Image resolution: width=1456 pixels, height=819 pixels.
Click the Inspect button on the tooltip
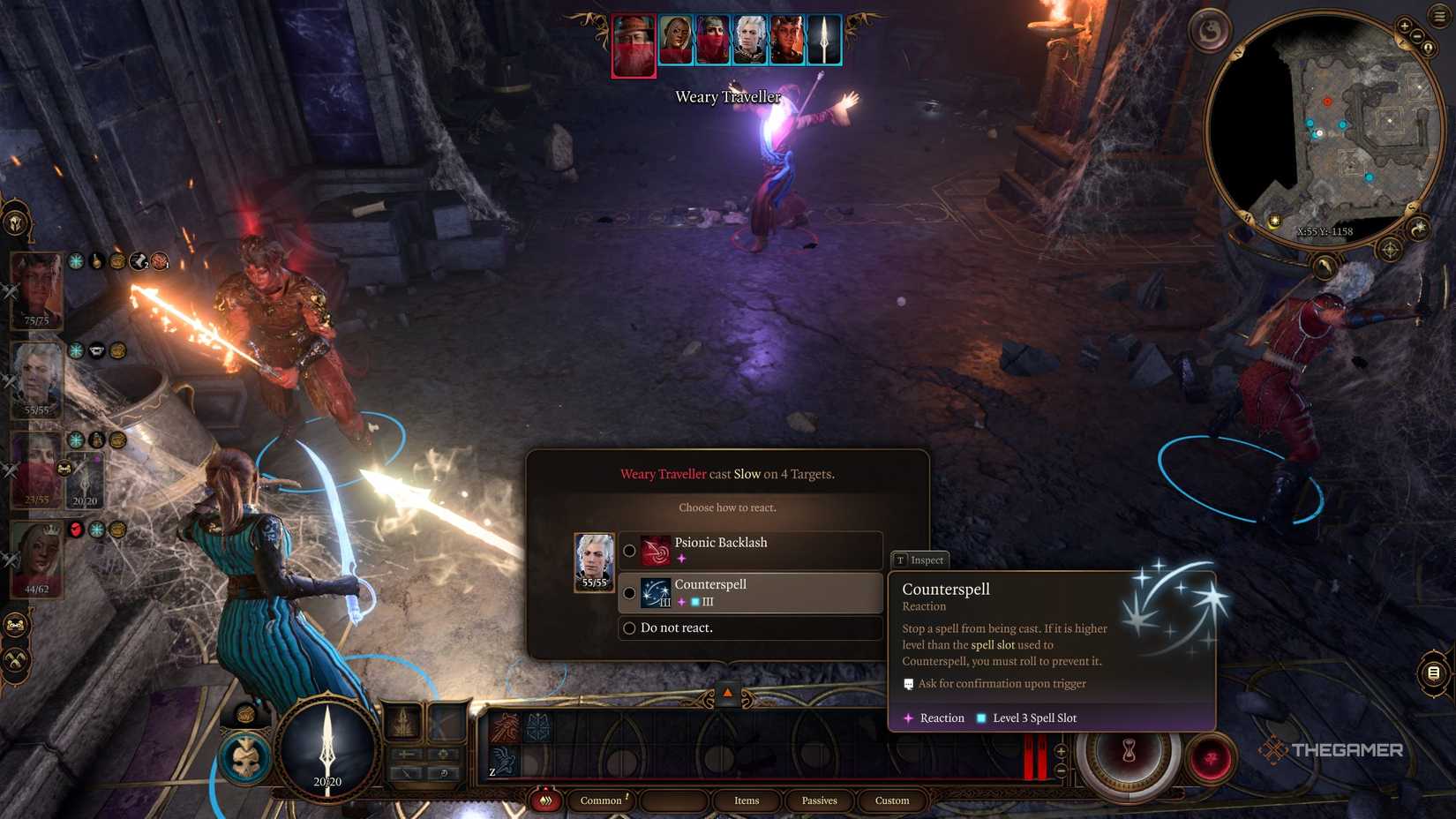tap(919, 560)
